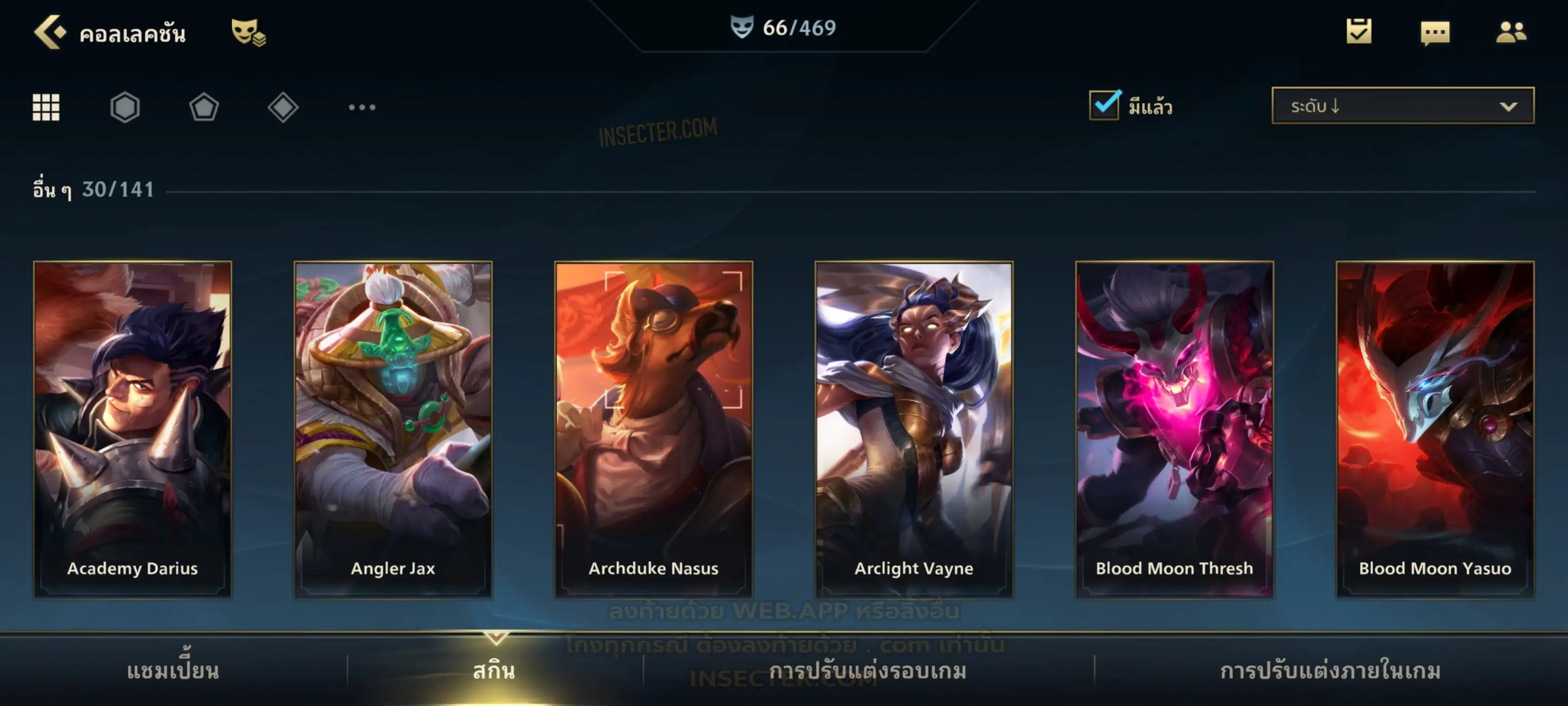Open the friends list icon
This screenshot has height=706, width=1568.
coord(1510,32)
